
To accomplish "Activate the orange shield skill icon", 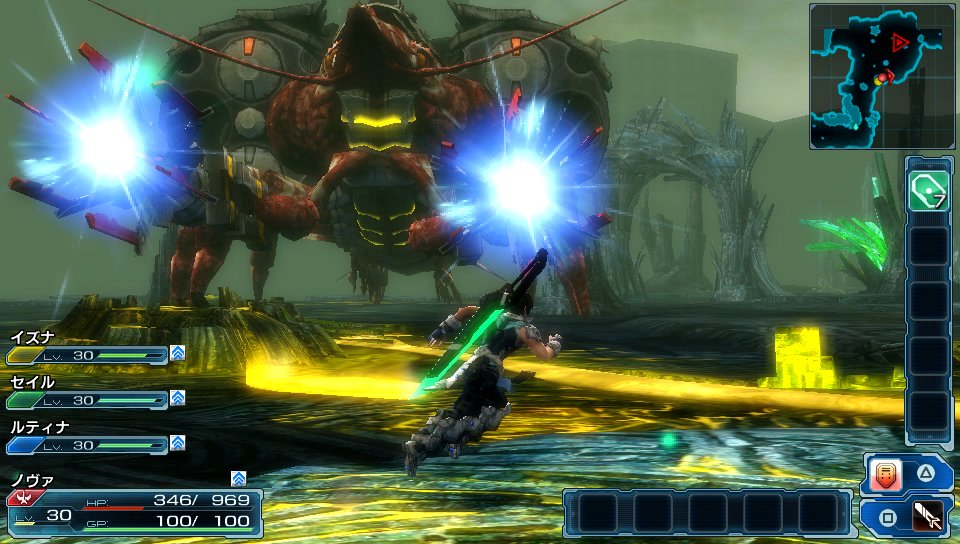I will point(886,474).
